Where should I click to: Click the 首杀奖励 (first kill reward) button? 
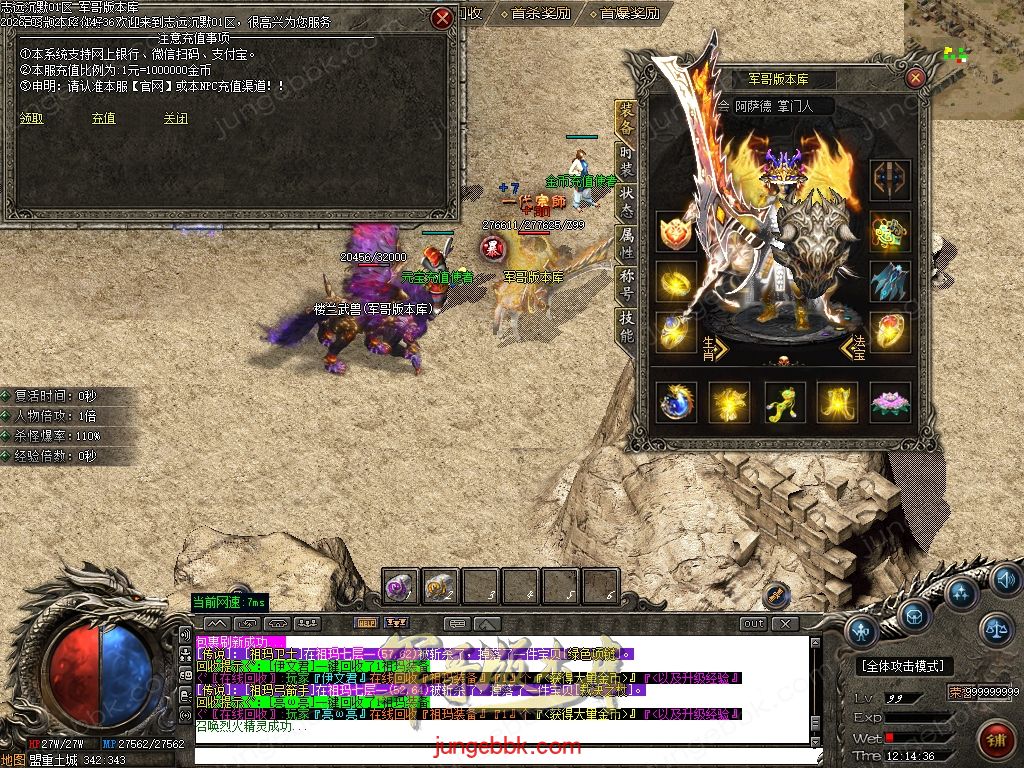[x=540, y=13]
